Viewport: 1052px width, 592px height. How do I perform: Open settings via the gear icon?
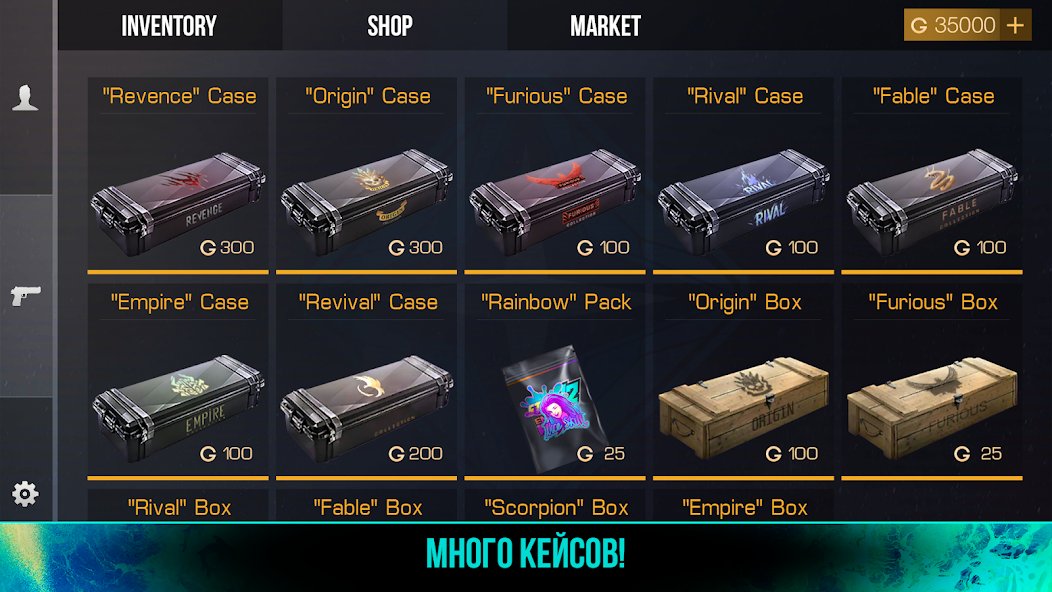[25, 493]
